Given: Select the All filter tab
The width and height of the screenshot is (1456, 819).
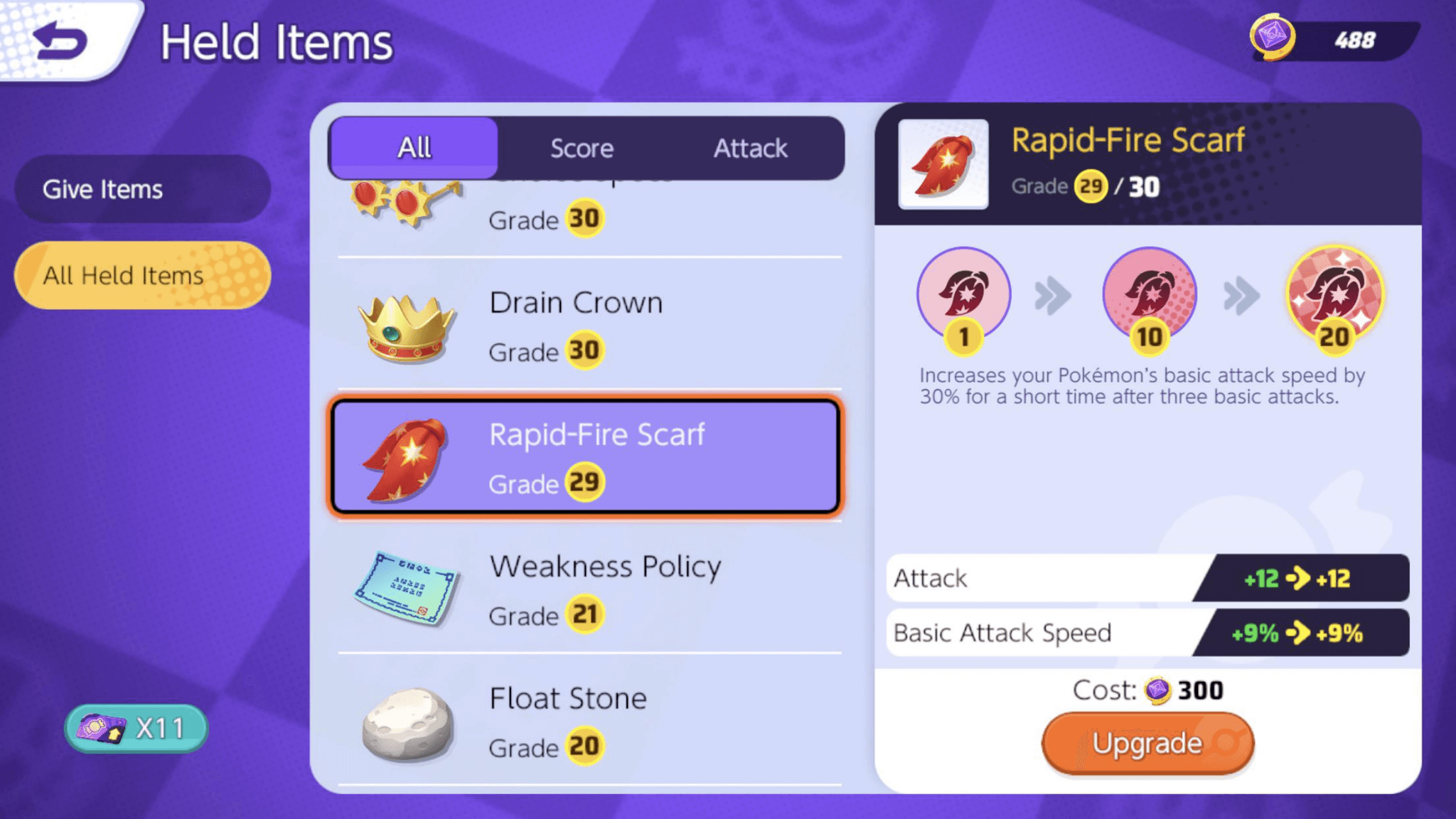Looking at the screenshot, I should [x=414, y=148].
